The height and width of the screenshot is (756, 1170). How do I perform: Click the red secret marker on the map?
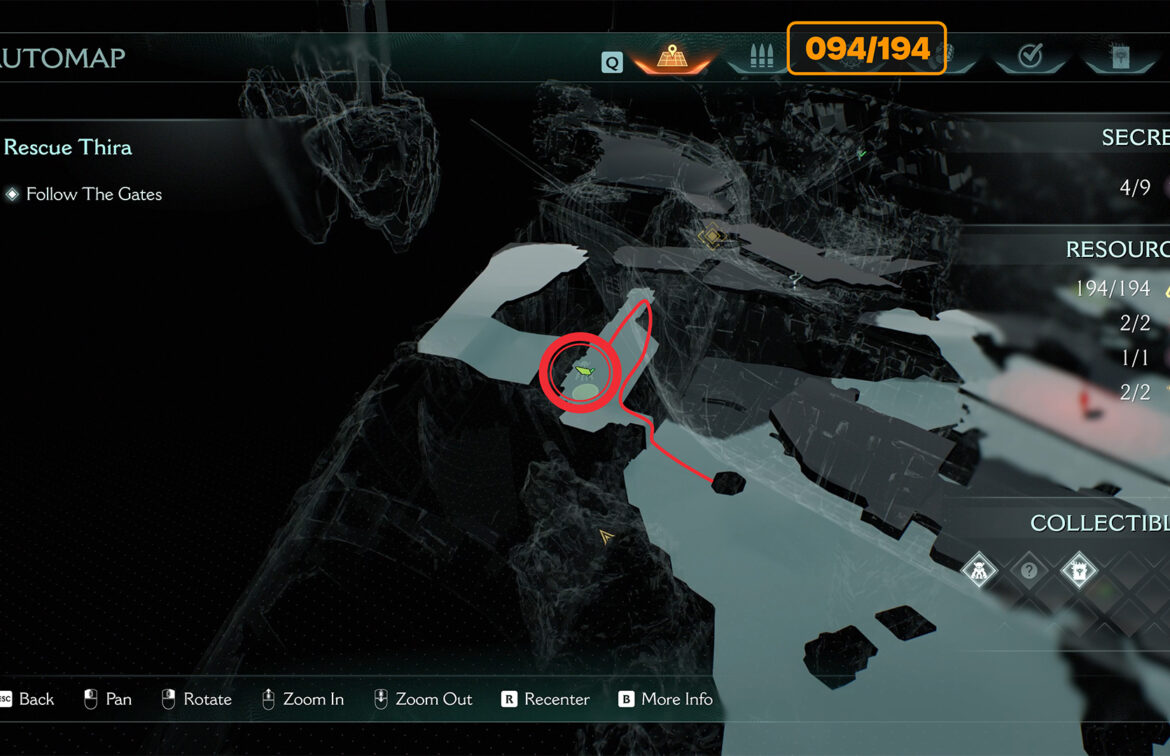(1082, 403)
